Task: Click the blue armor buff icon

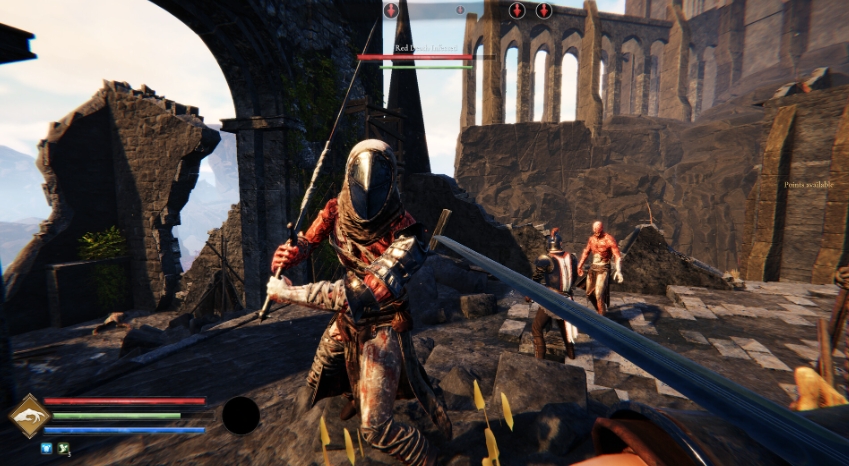Action: coord(46,449)
